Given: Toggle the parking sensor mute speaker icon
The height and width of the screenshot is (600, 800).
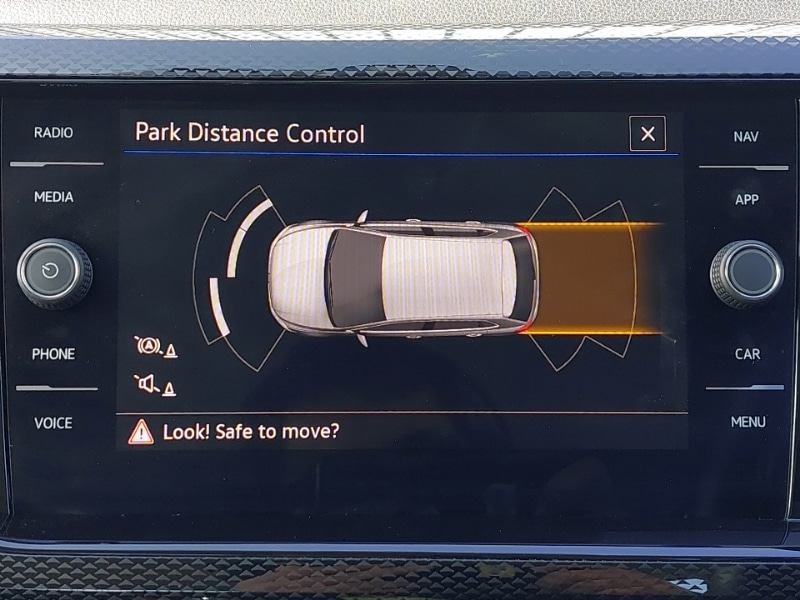Looking at the screenshot, I should pyautogui.click(x=154, y=384).
